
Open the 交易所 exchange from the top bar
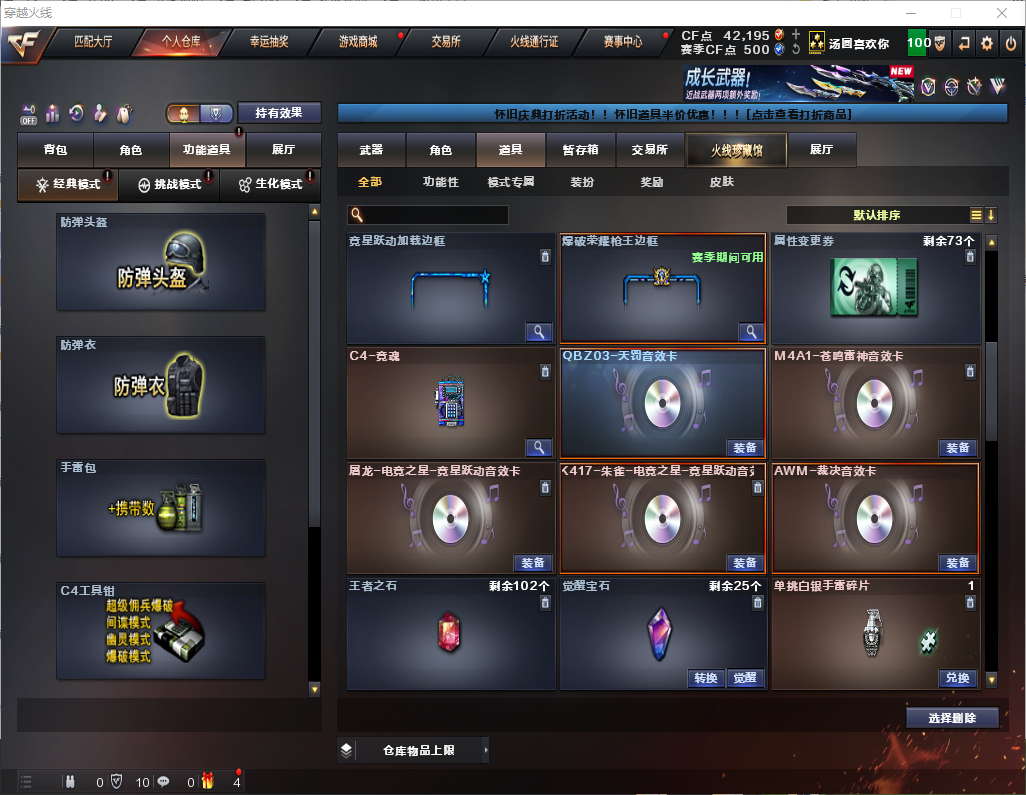(x=446, y=42)
